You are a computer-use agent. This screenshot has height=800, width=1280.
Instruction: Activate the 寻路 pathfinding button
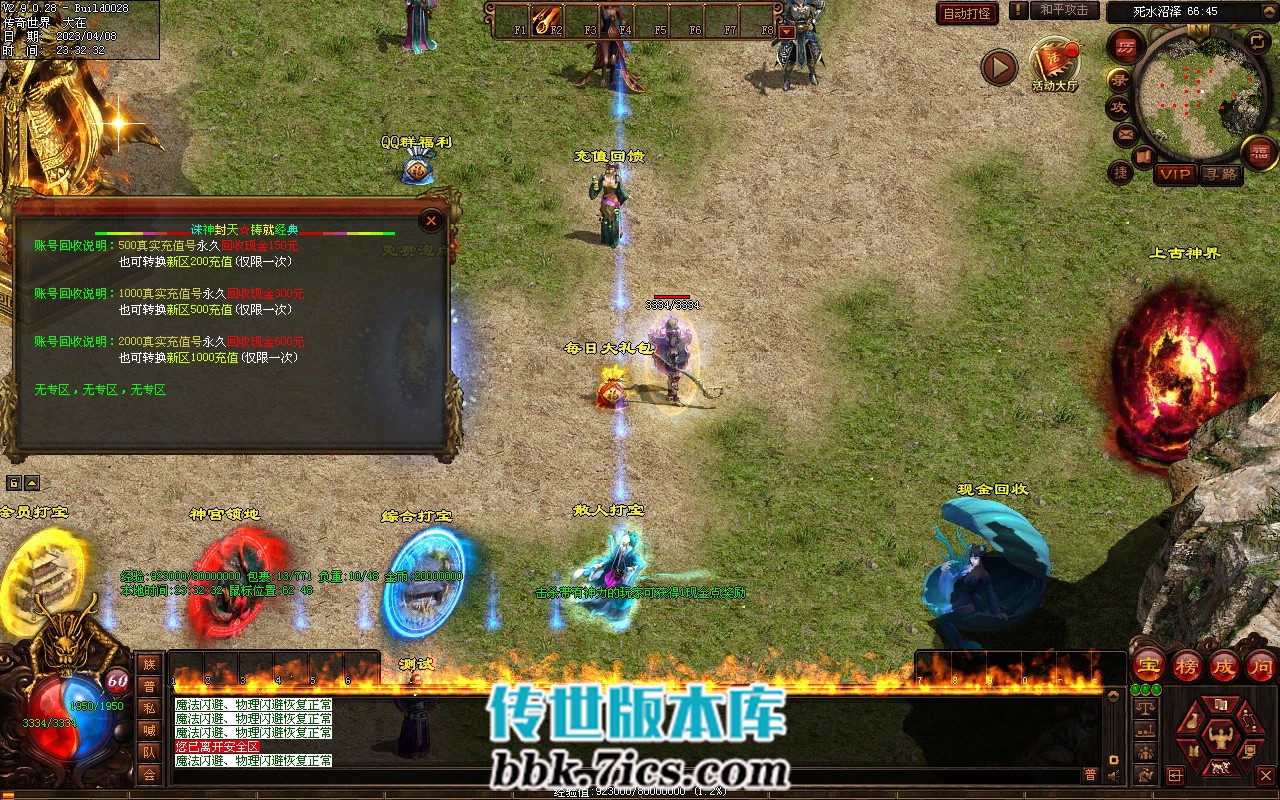1219,174
